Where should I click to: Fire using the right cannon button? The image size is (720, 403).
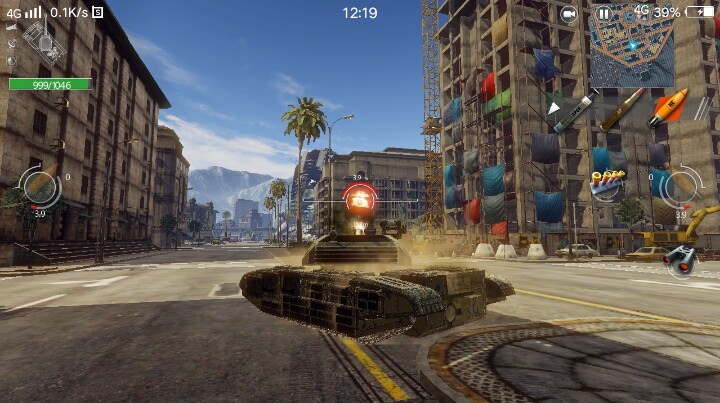pos(681,186)
